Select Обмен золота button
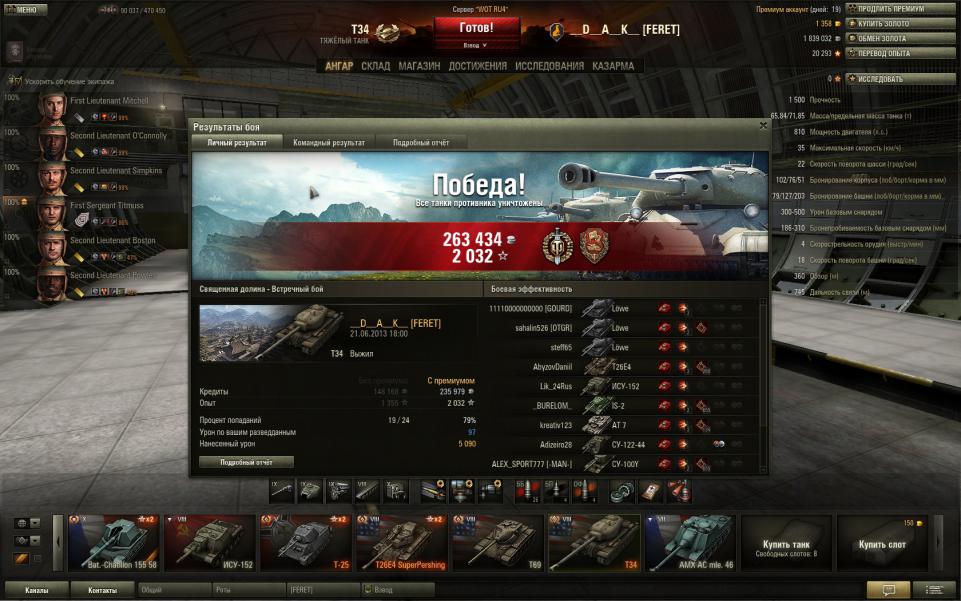 (x=899, y=38)
